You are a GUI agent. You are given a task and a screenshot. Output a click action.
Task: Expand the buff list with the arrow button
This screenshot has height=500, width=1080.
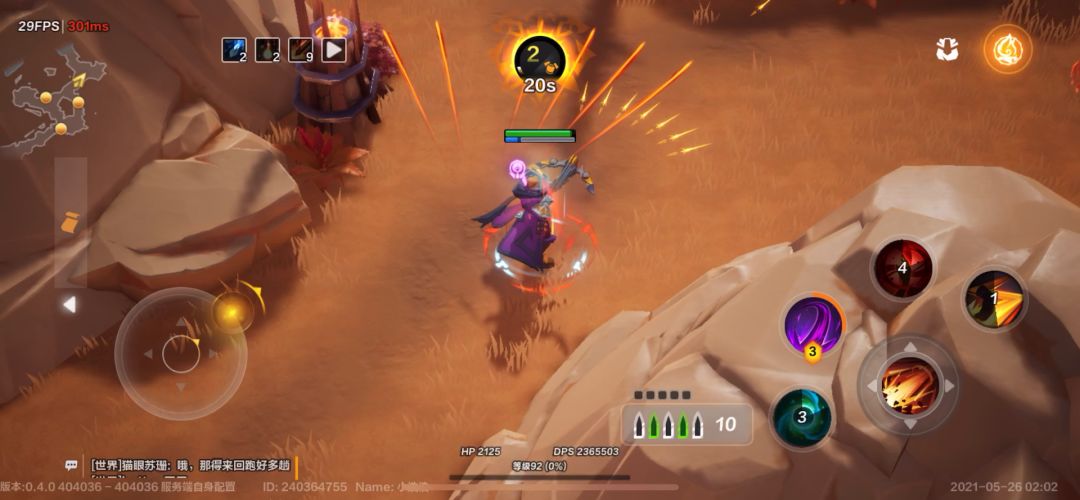click(x=334, y=49)
